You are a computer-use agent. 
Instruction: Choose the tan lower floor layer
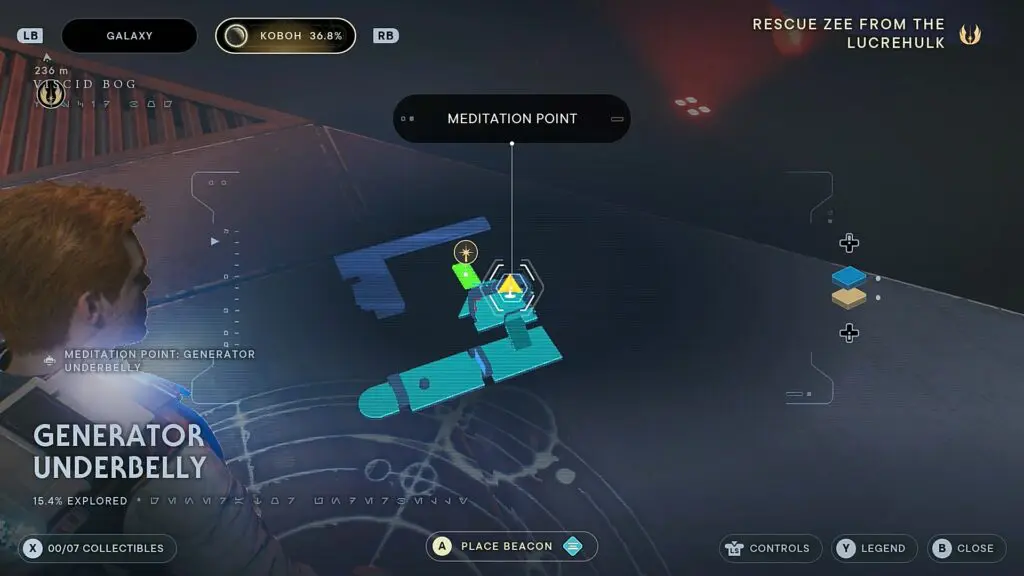(x=848, y=298)
